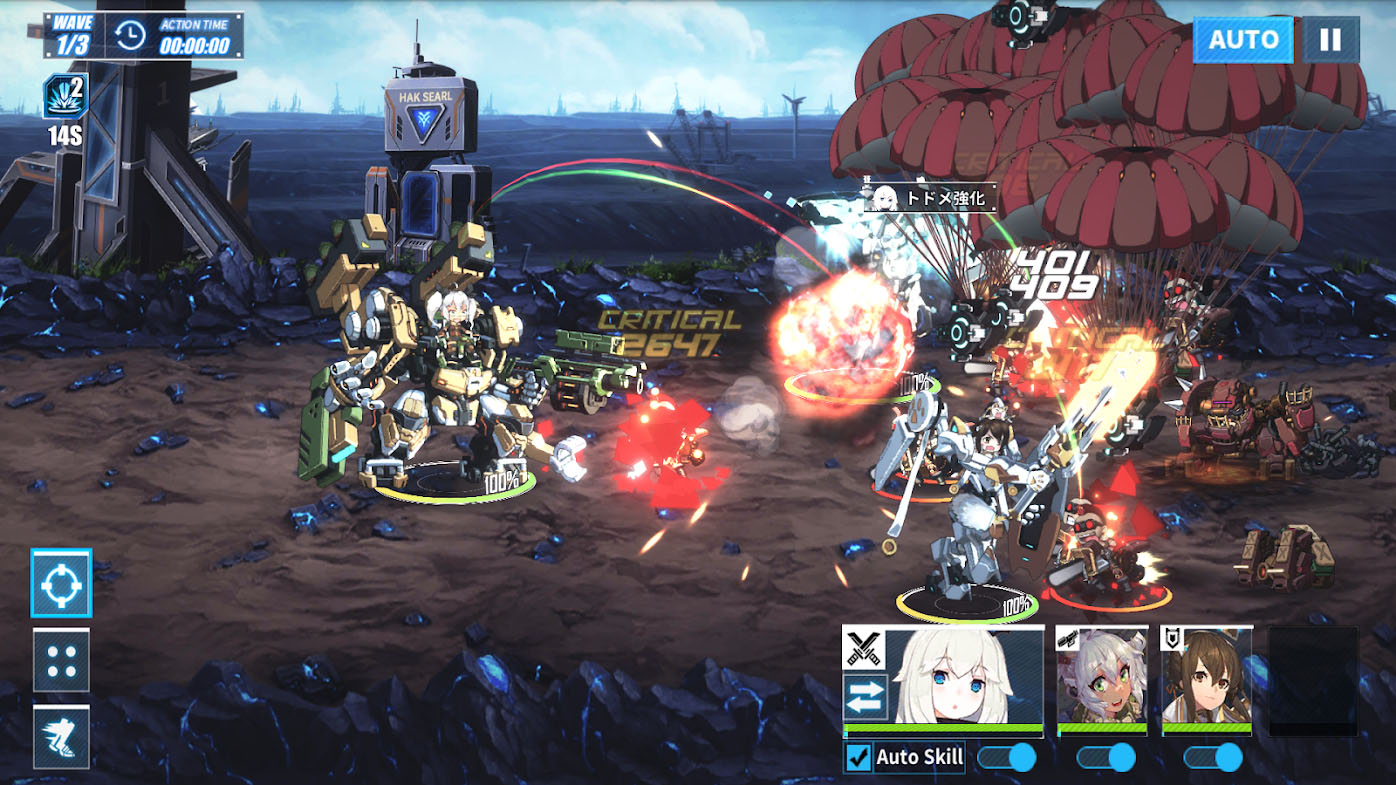Toggle the AUTO battle button
This screenshot has width=1396, height=785.
point(1243,40)
